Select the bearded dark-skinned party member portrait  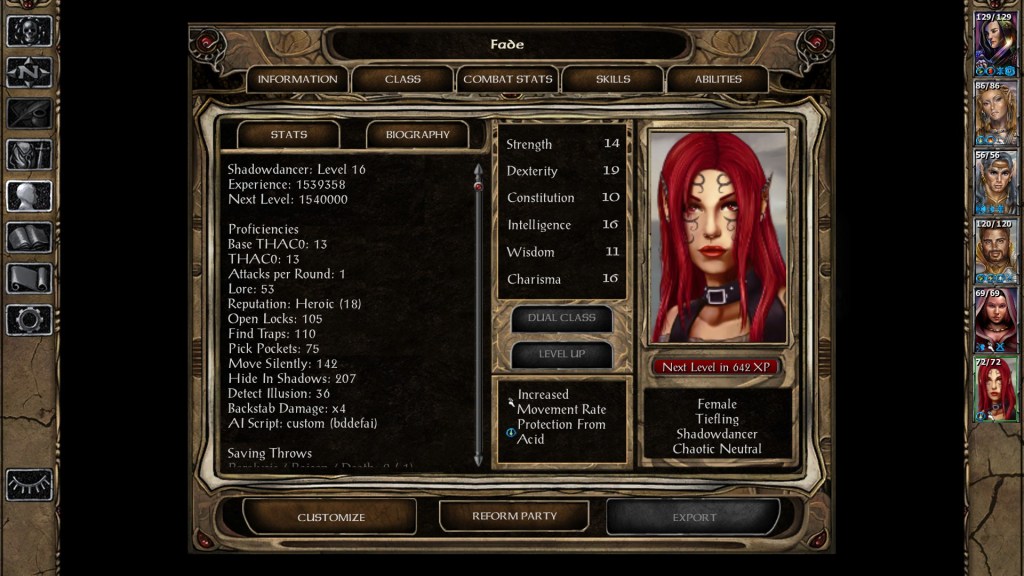[996, 249]
